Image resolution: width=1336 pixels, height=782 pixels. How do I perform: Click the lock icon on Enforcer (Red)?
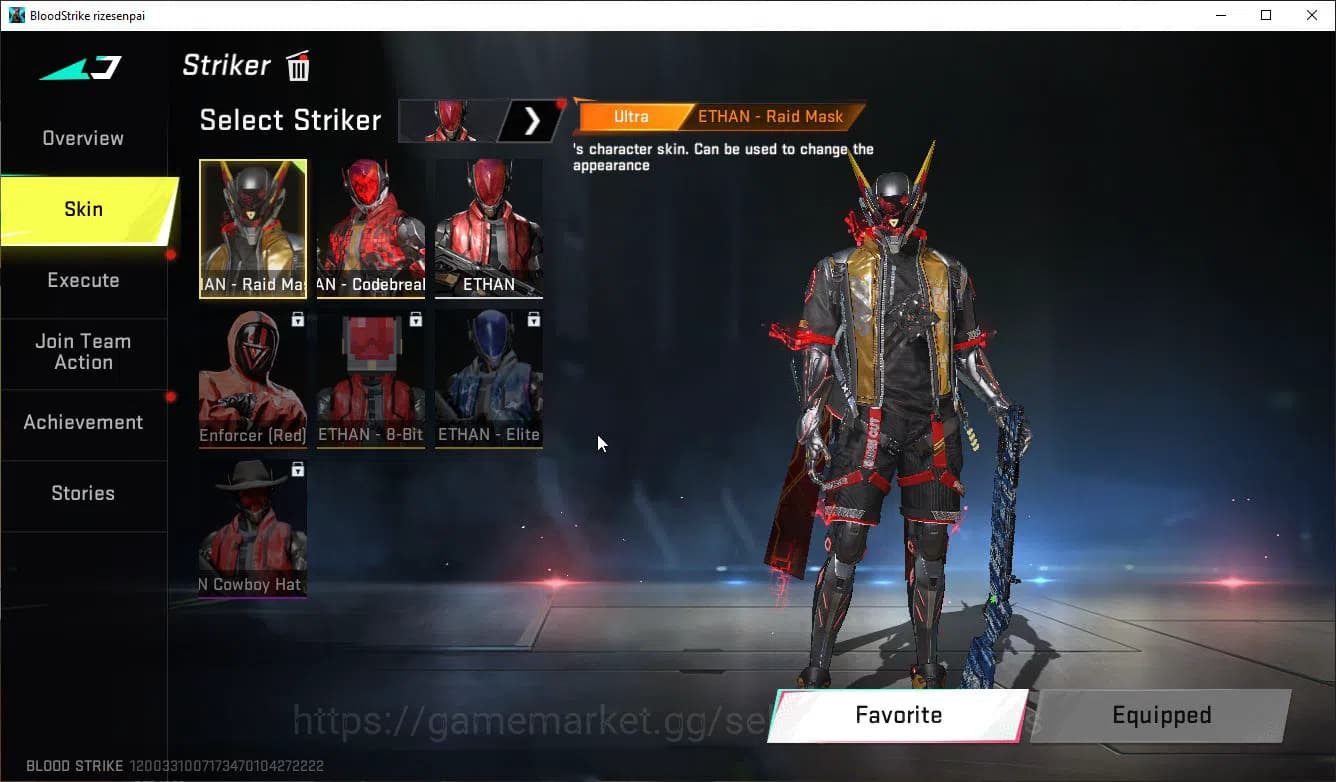(297, 319)
